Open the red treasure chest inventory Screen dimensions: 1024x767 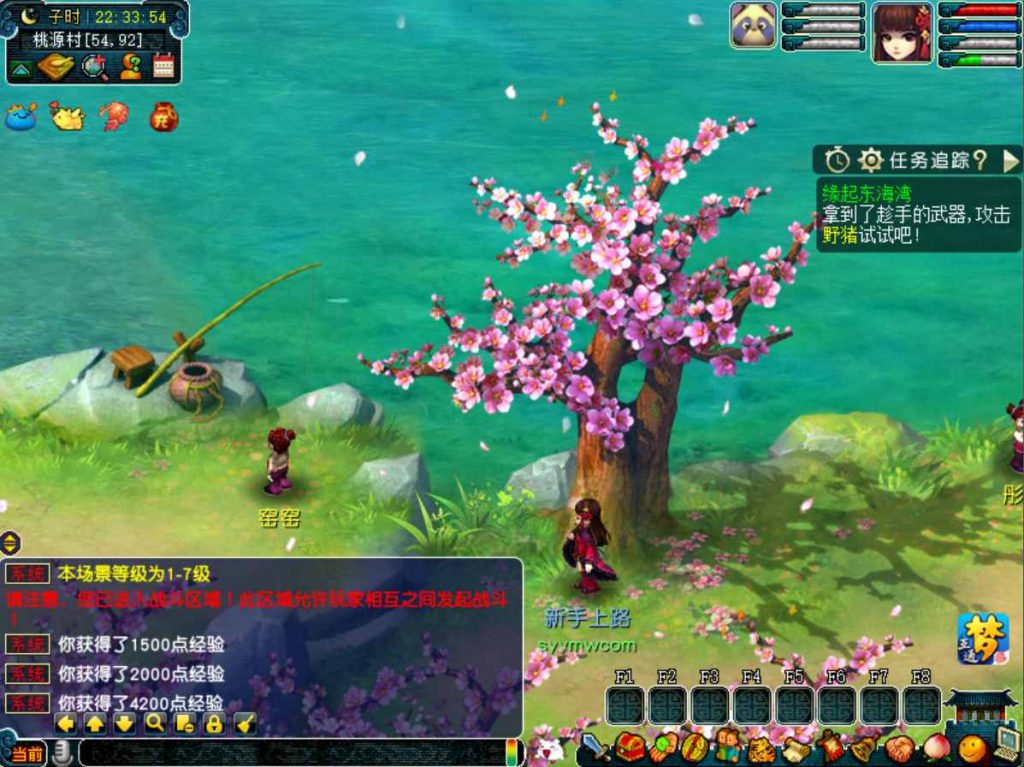tap(629, 747)
